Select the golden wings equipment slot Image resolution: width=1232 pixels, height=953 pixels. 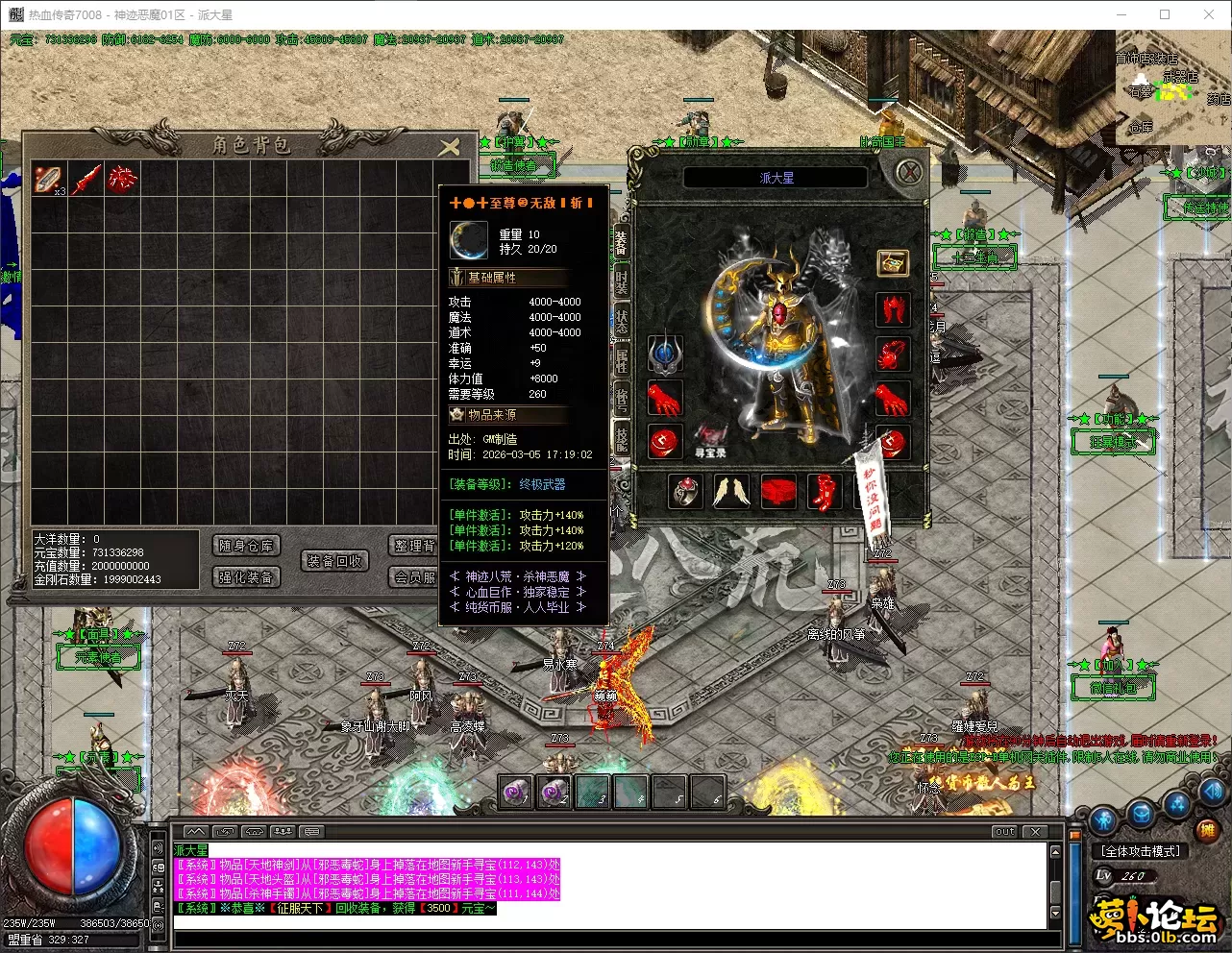(731, 492)
